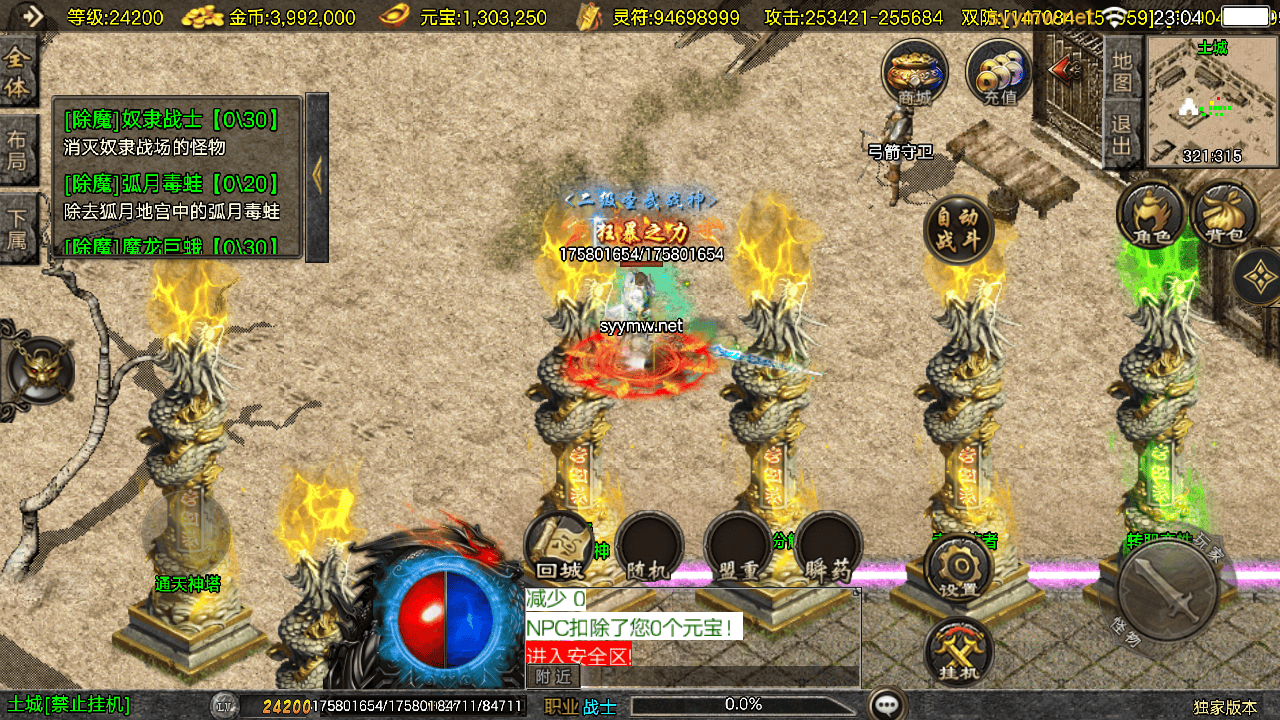Open the chat speech bubble
Screen dimensions: 1280x720
point(886,705)
